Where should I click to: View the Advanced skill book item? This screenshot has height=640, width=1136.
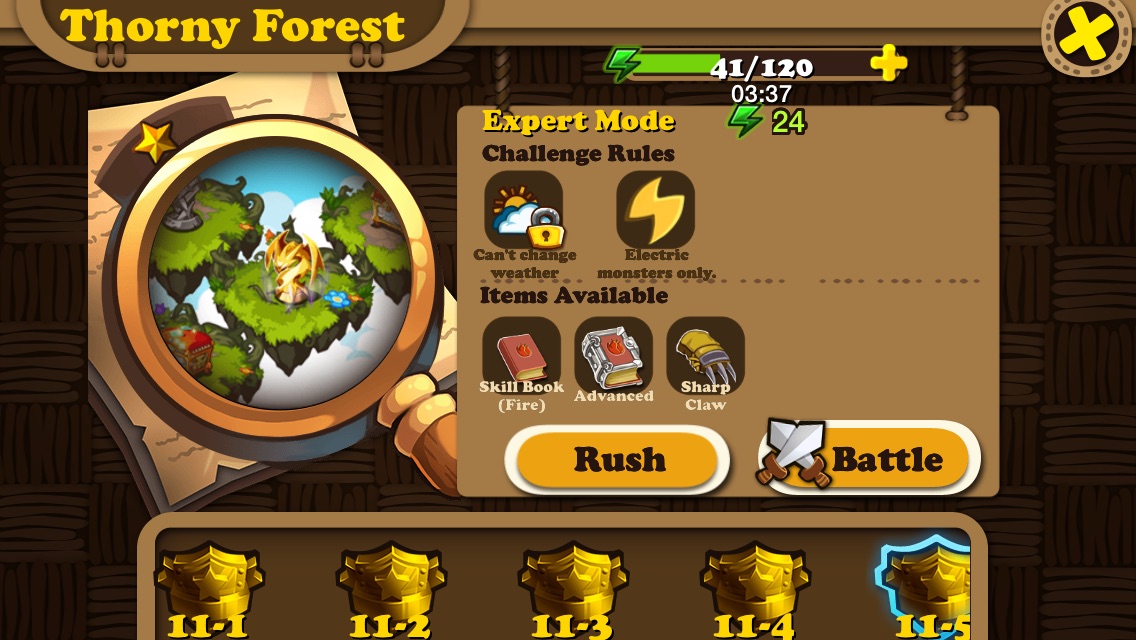pyautogui.click(x=613, y=354)
